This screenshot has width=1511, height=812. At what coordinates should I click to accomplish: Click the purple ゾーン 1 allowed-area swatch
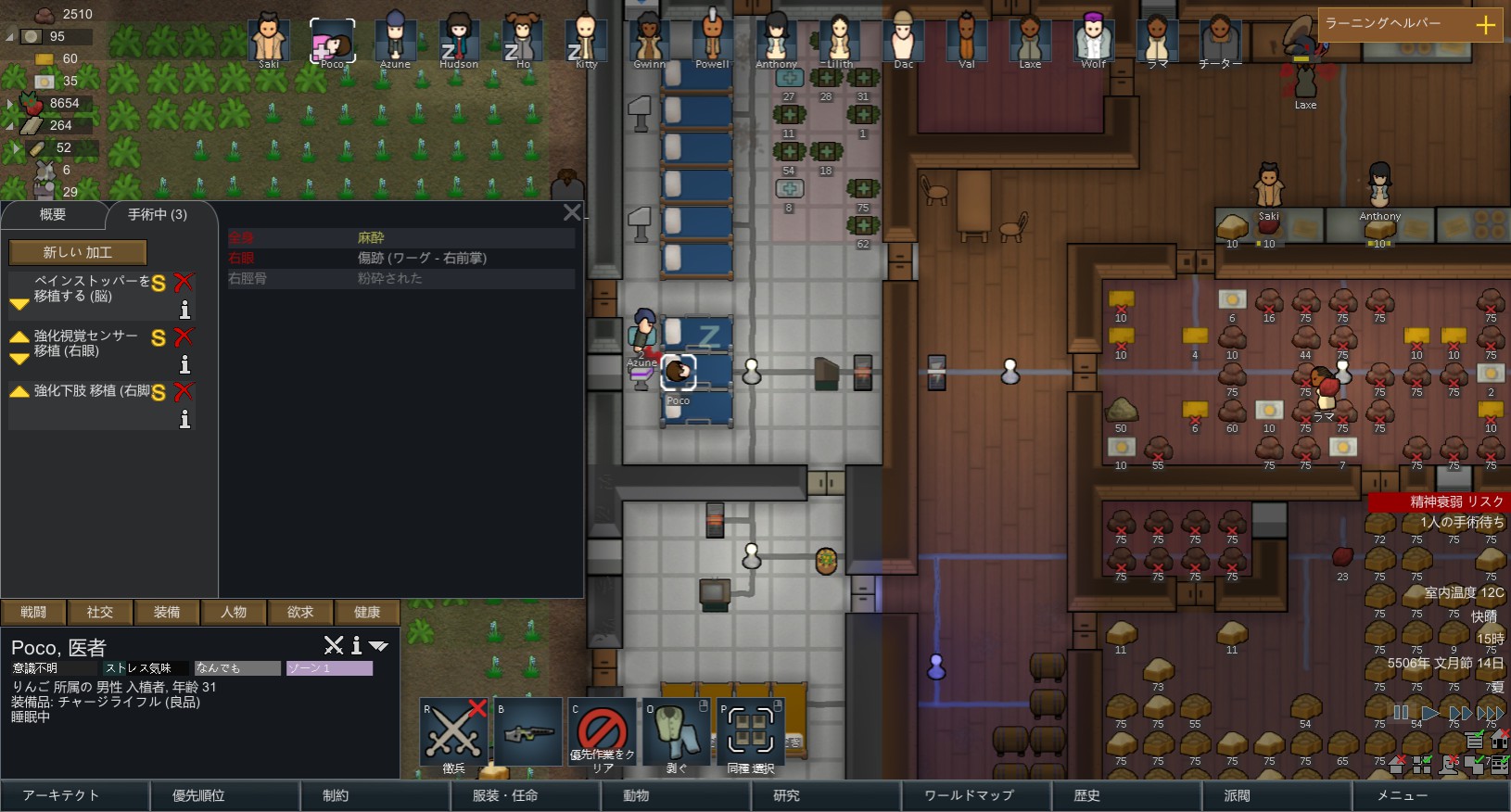point(329,667)
